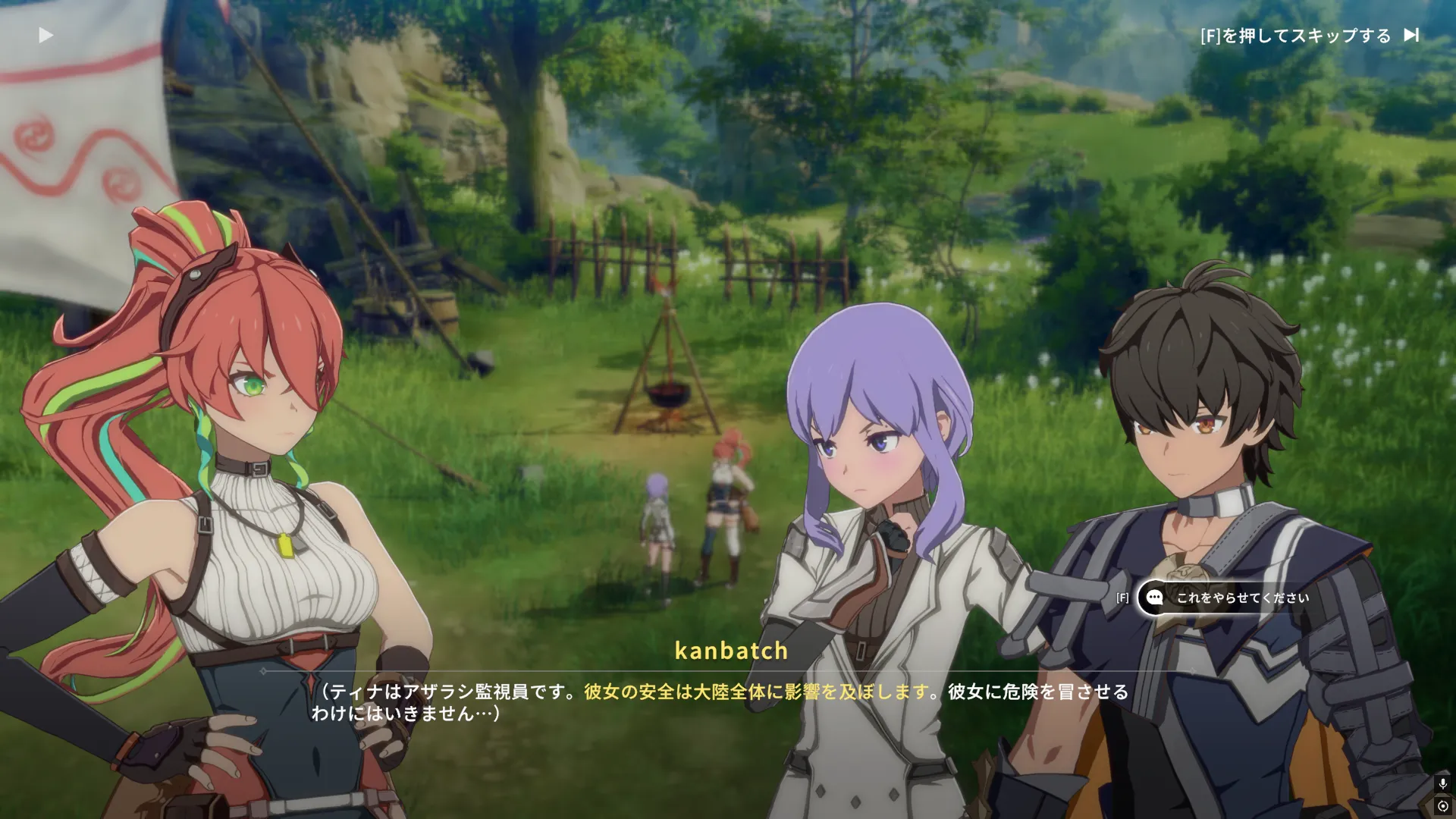
Task: Toggle the microphone icon
Action: coord(1442,783)
